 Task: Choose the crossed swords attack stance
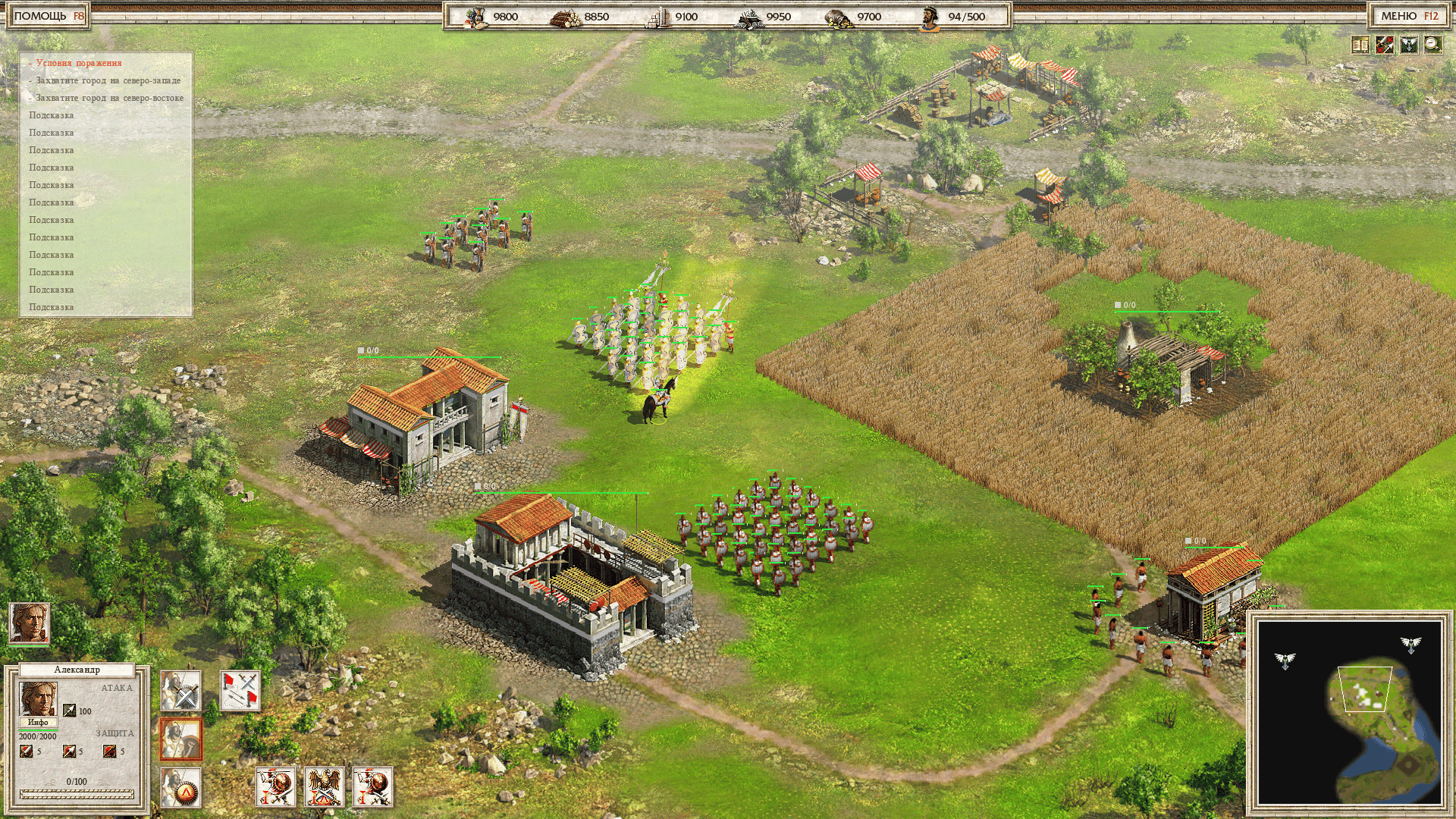point(180,691)
